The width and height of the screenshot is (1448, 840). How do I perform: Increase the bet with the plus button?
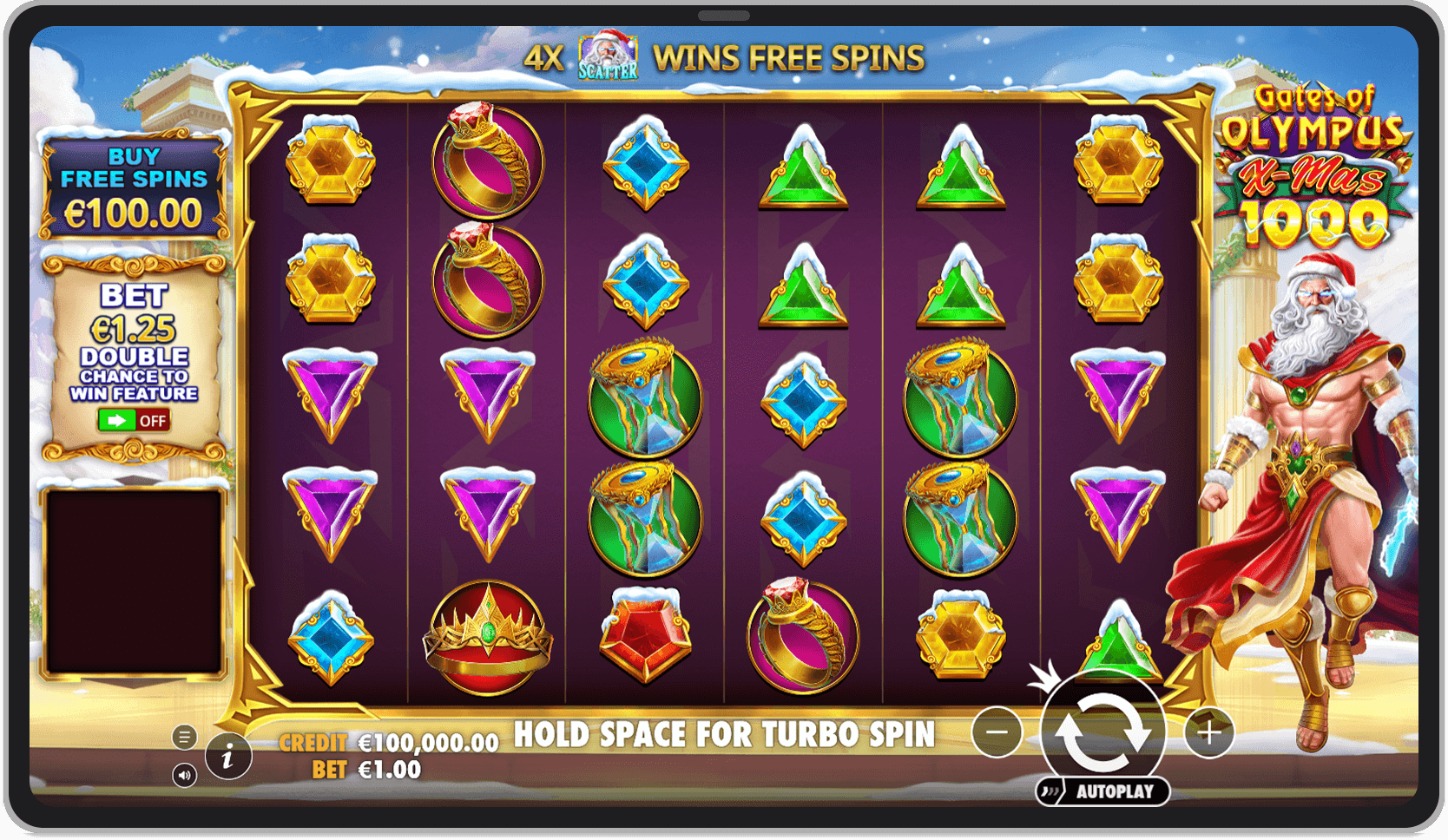[x=1207, y=732]
